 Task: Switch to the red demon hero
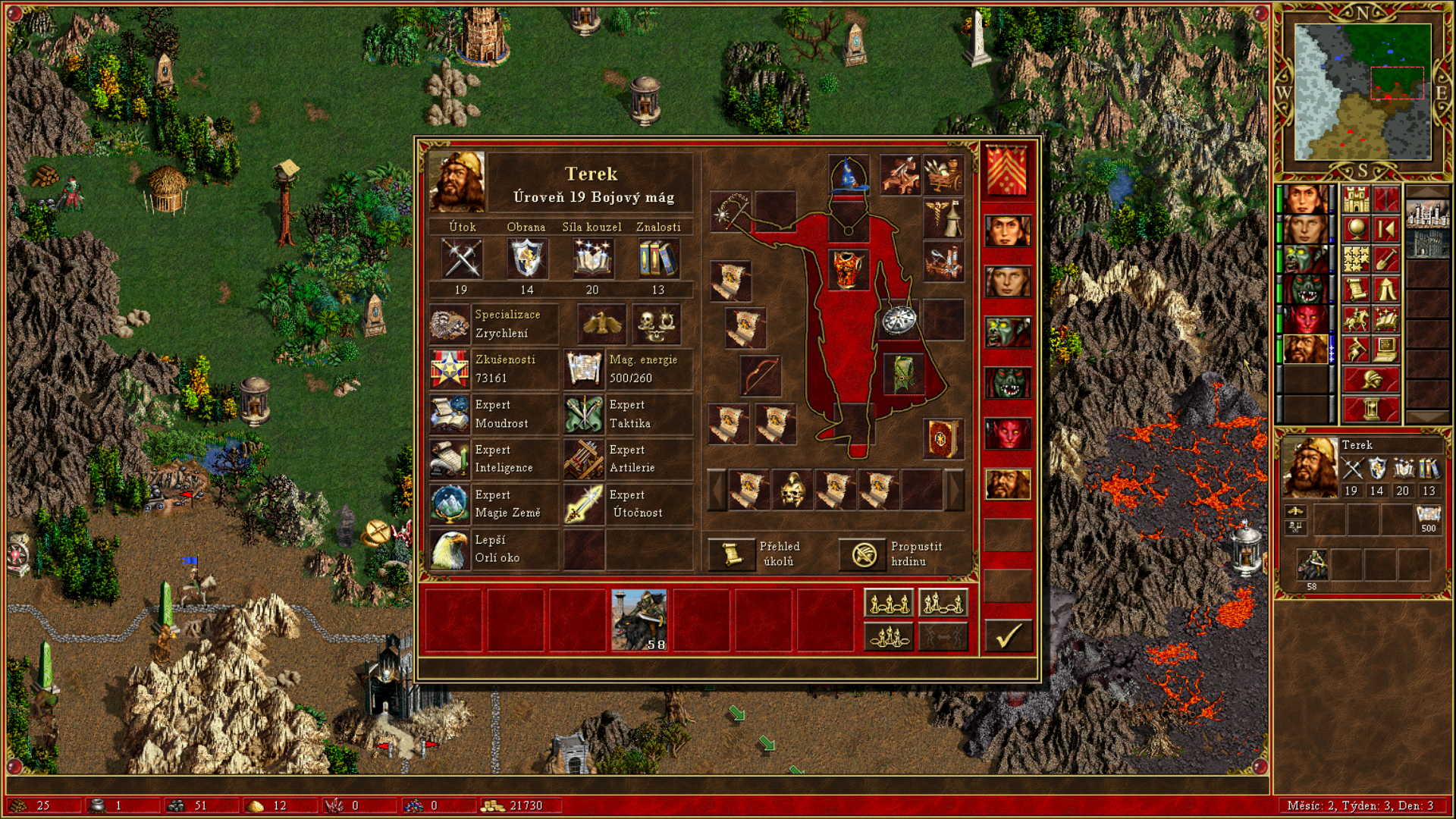[x=1008, y=434]
